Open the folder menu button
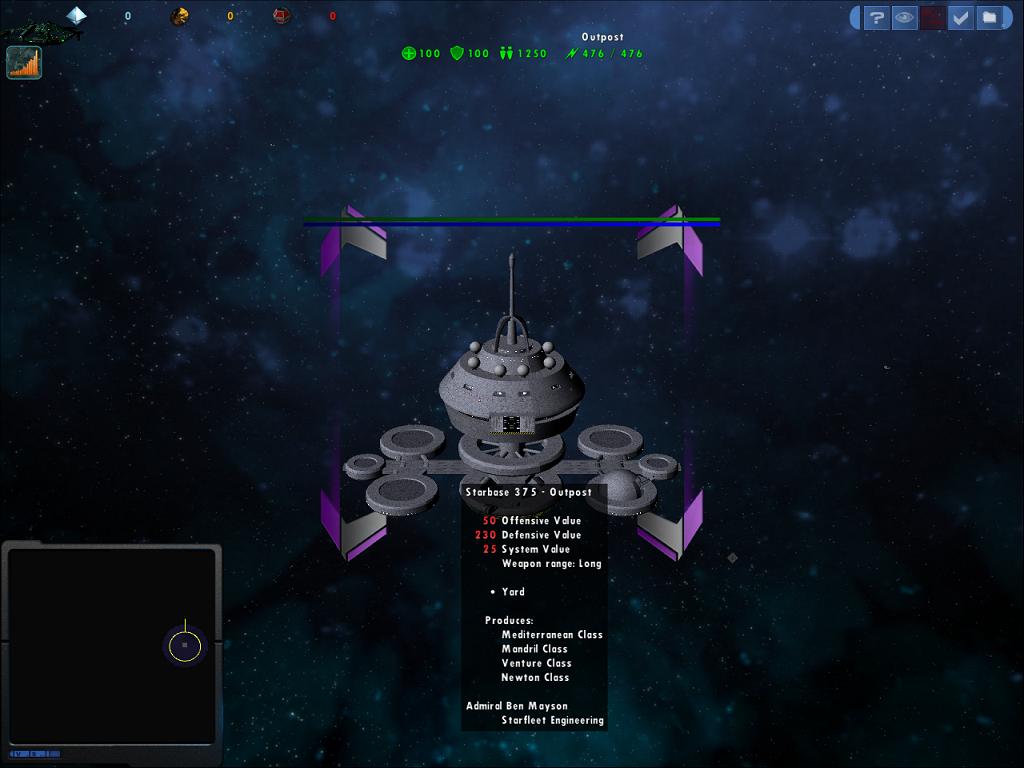The image size is (1024, 768). pos(988,18)
